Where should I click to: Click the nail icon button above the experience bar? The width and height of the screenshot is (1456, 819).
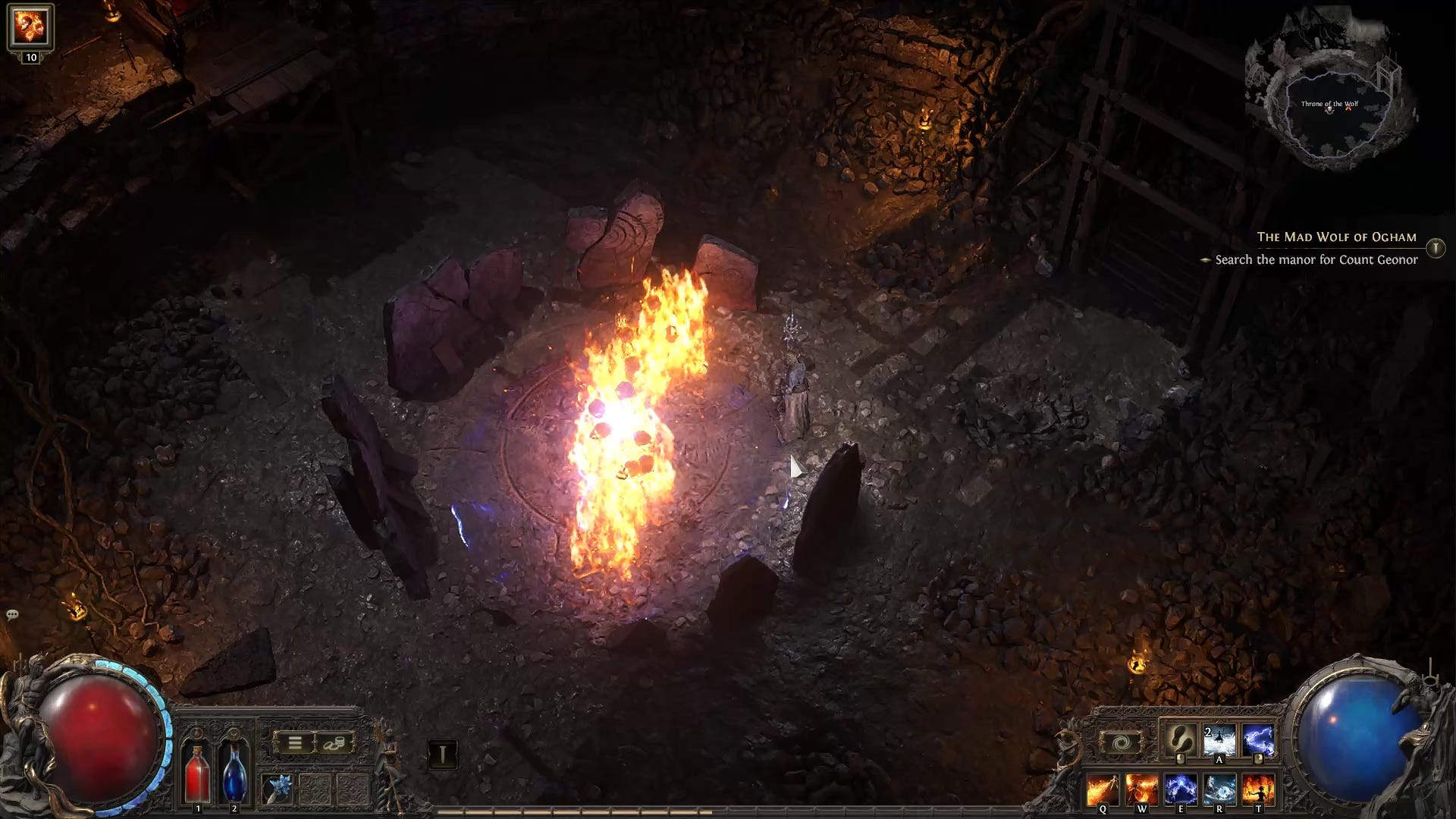[442, 754]
